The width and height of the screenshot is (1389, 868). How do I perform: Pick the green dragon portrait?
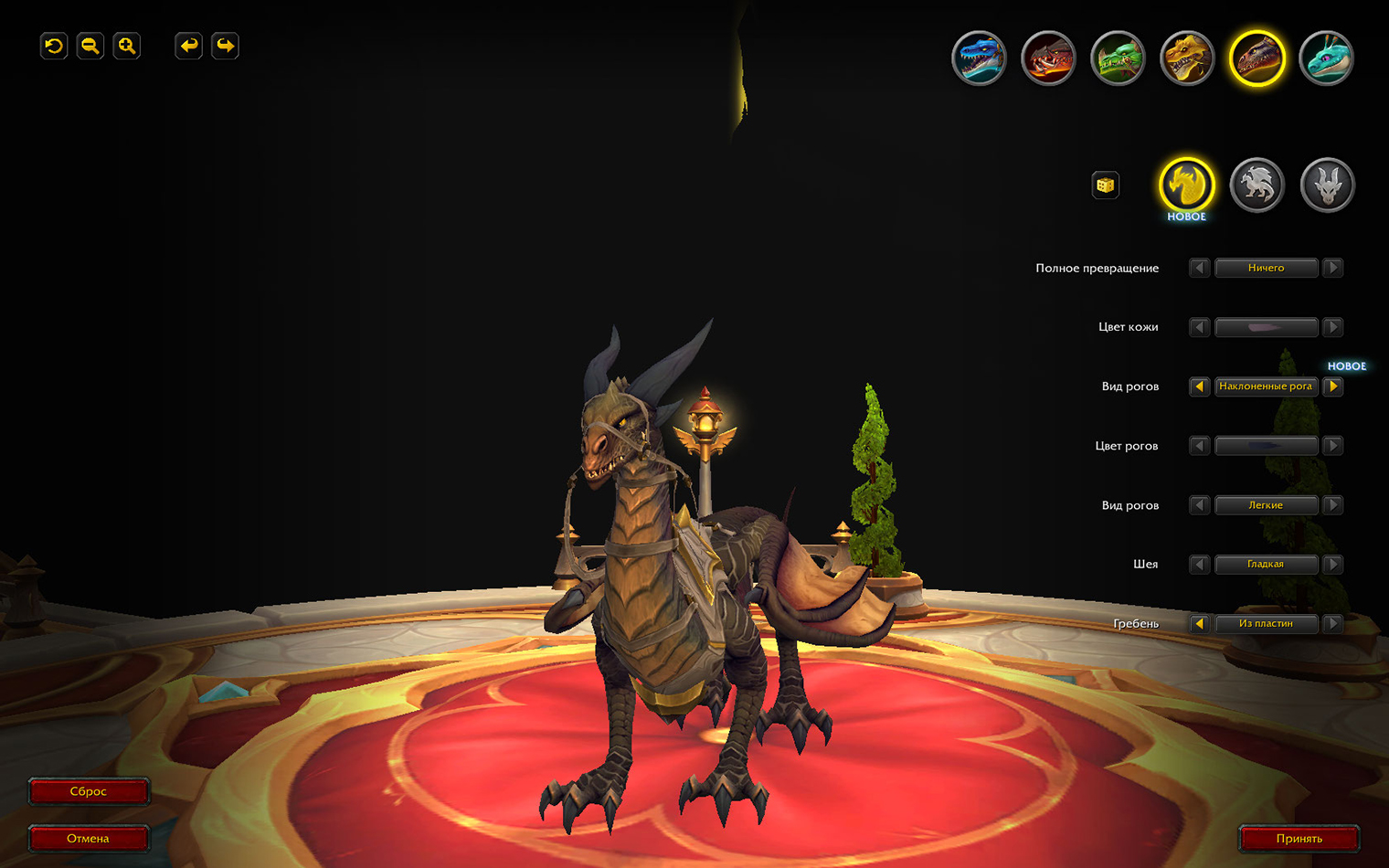pyautogui.click(x=1118, y=58)
